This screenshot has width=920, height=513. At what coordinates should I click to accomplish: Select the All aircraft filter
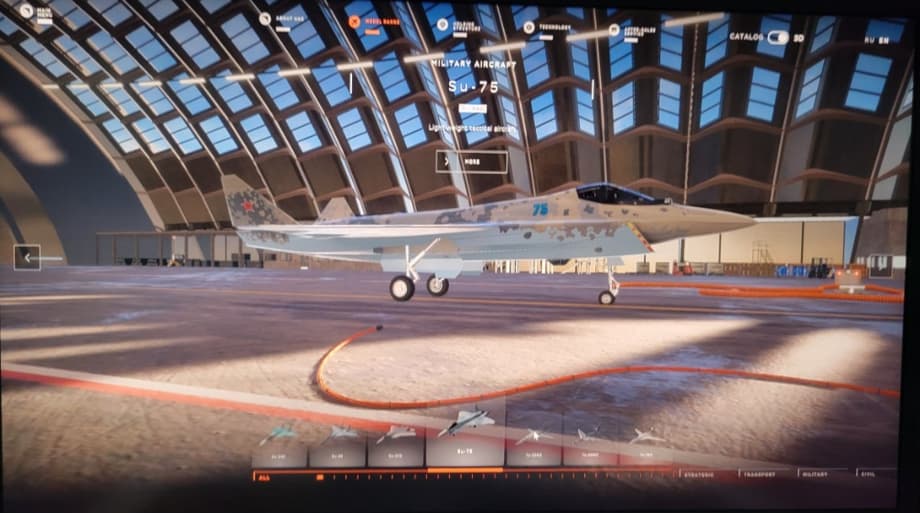point(264,477)
